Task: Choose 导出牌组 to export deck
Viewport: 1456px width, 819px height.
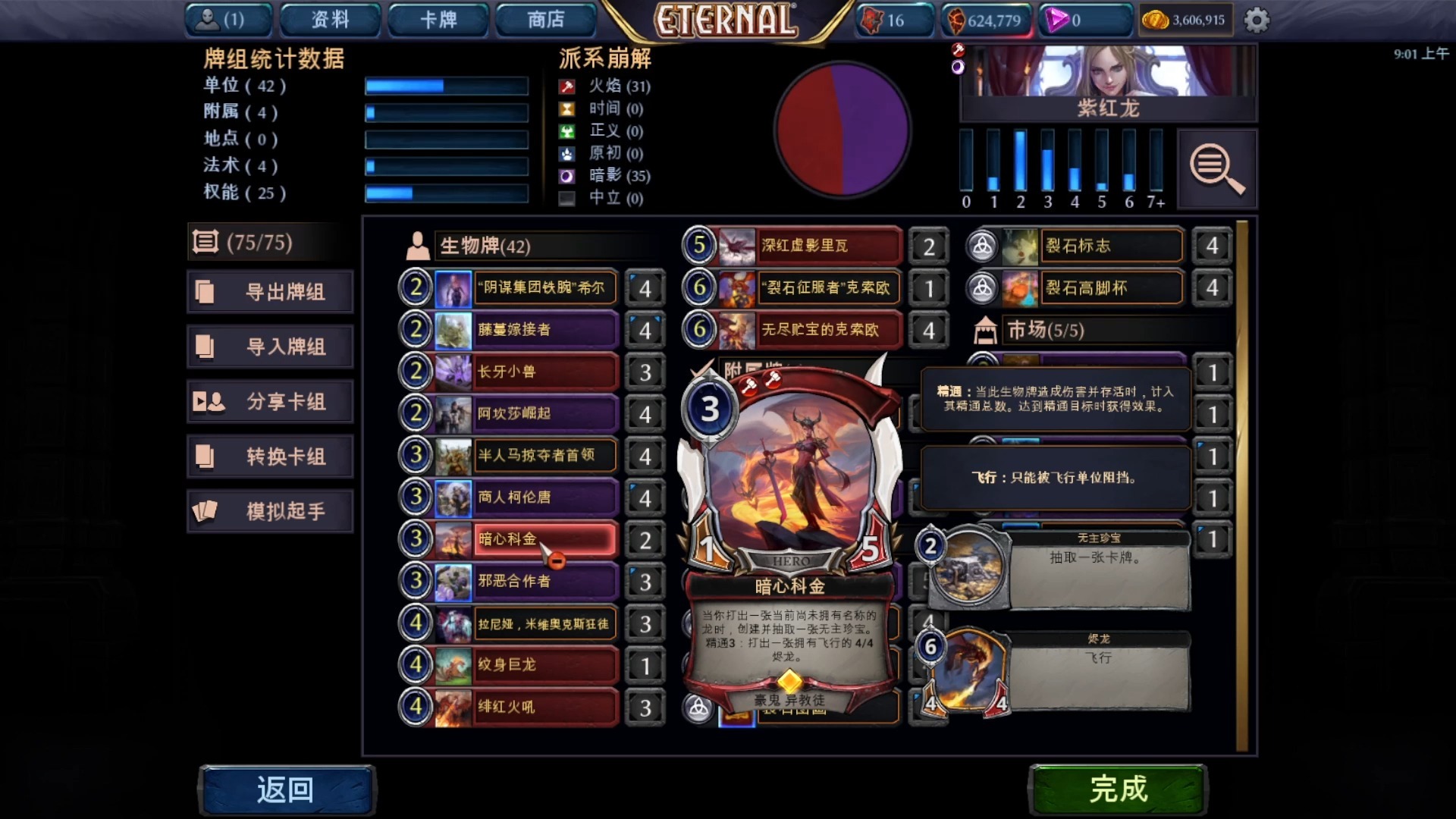Action: pos(271,292)
